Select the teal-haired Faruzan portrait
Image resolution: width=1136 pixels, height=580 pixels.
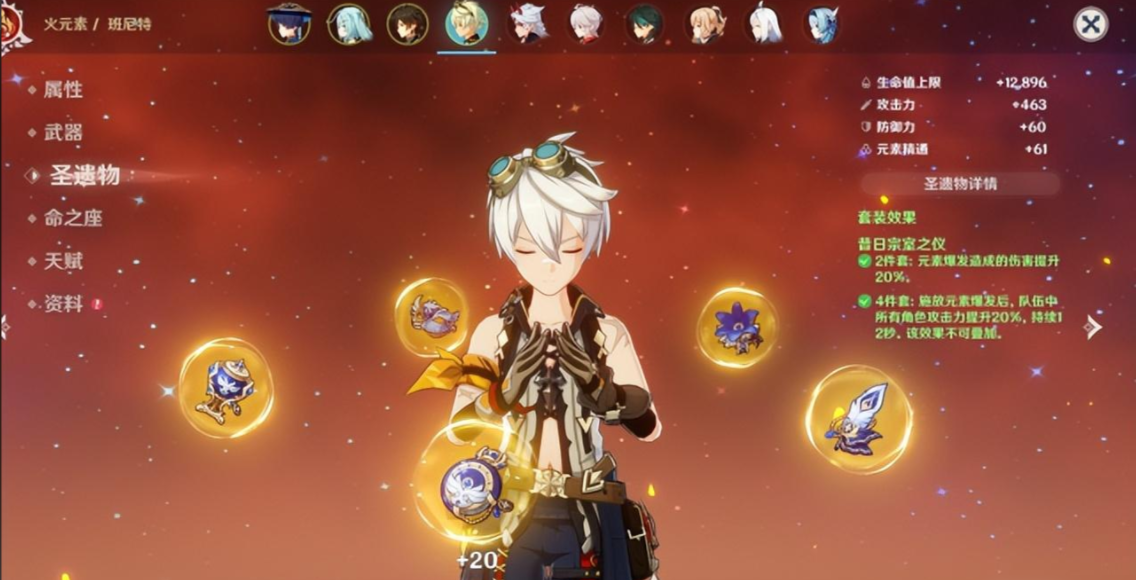350,24
